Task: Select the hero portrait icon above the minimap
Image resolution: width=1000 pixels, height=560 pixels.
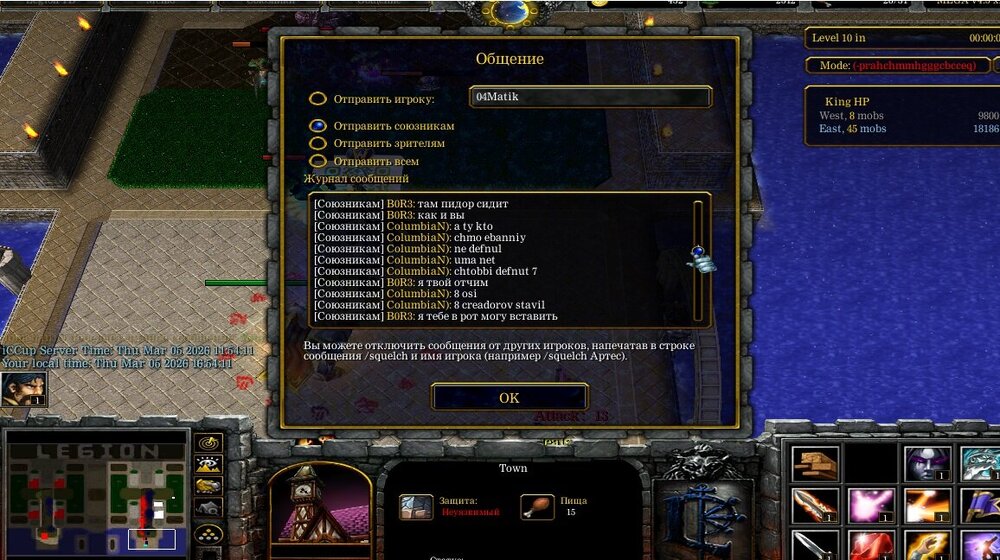Action: [x=23, y=389]
